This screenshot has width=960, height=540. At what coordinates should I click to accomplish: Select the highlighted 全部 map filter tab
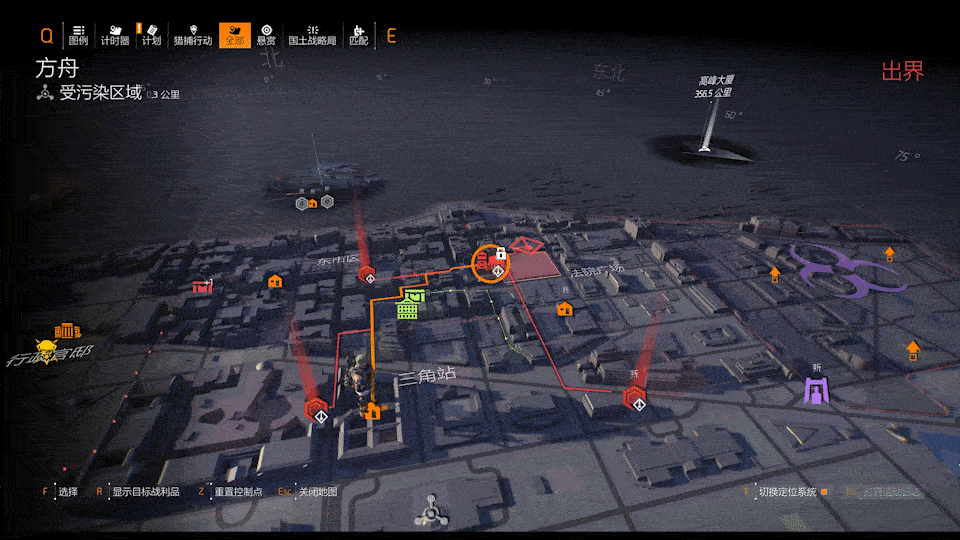(234, 35)
